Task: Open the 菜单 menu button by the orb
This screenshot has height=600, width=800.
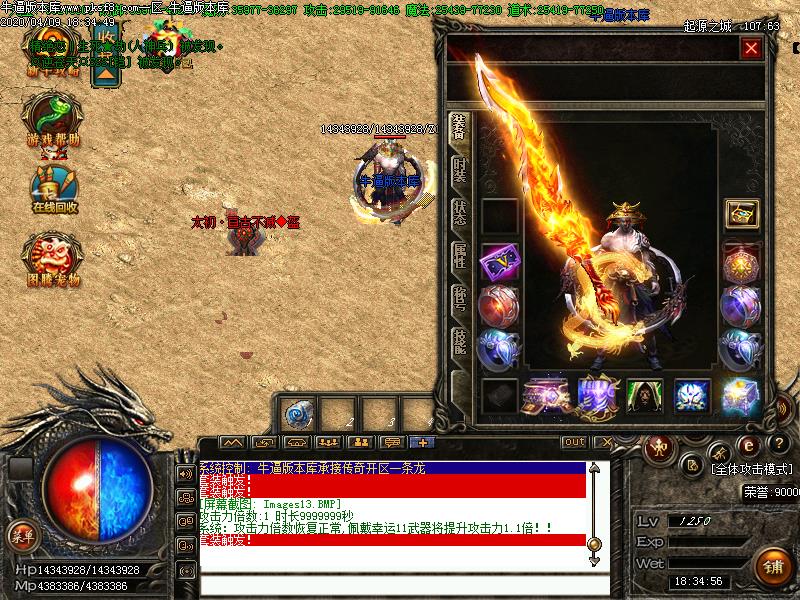Action: click(x=21, y=537)
